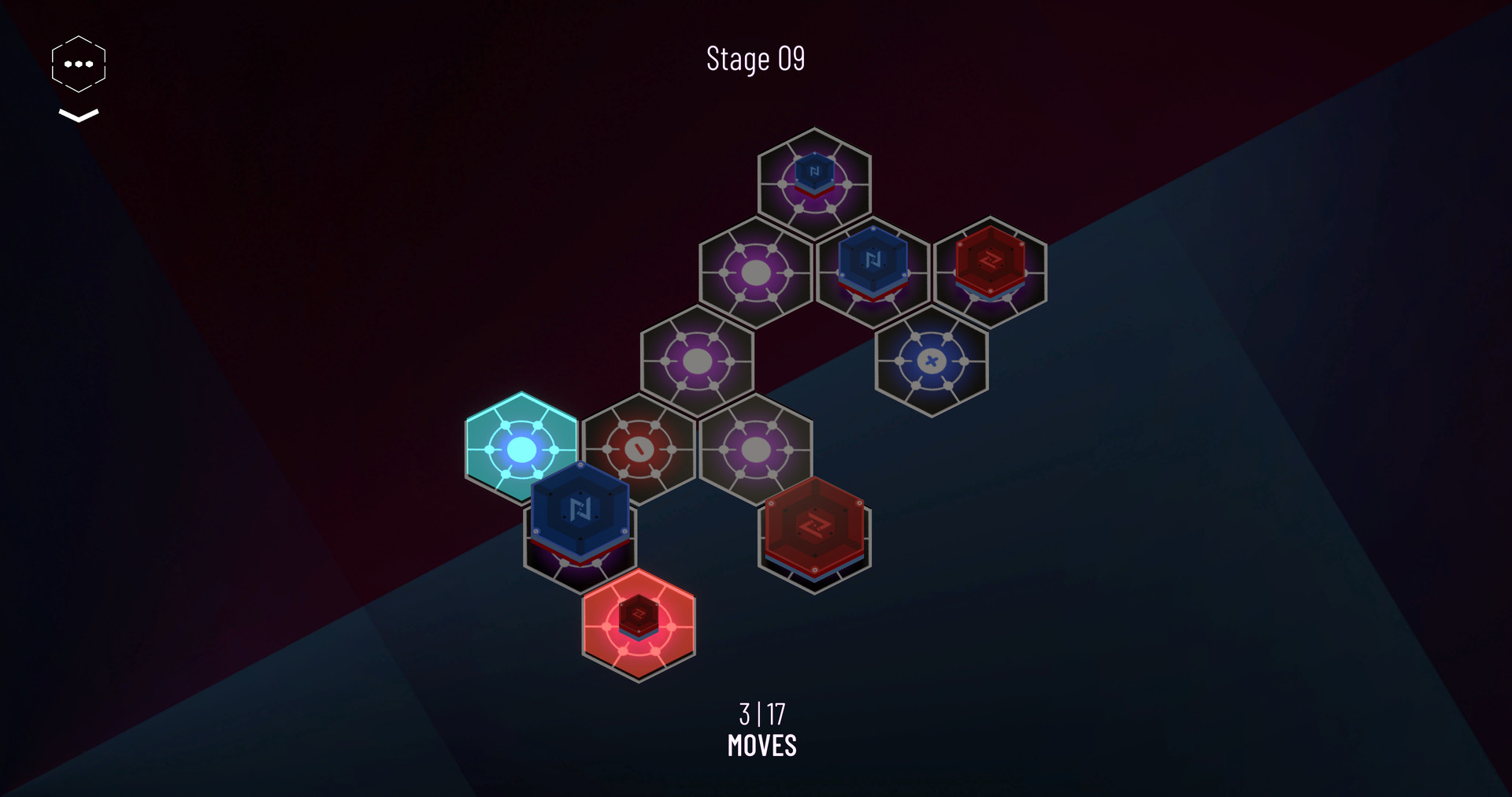Click the MOVES label
This screenshot has width=1512, height=797.
click(x=761, y=745)
